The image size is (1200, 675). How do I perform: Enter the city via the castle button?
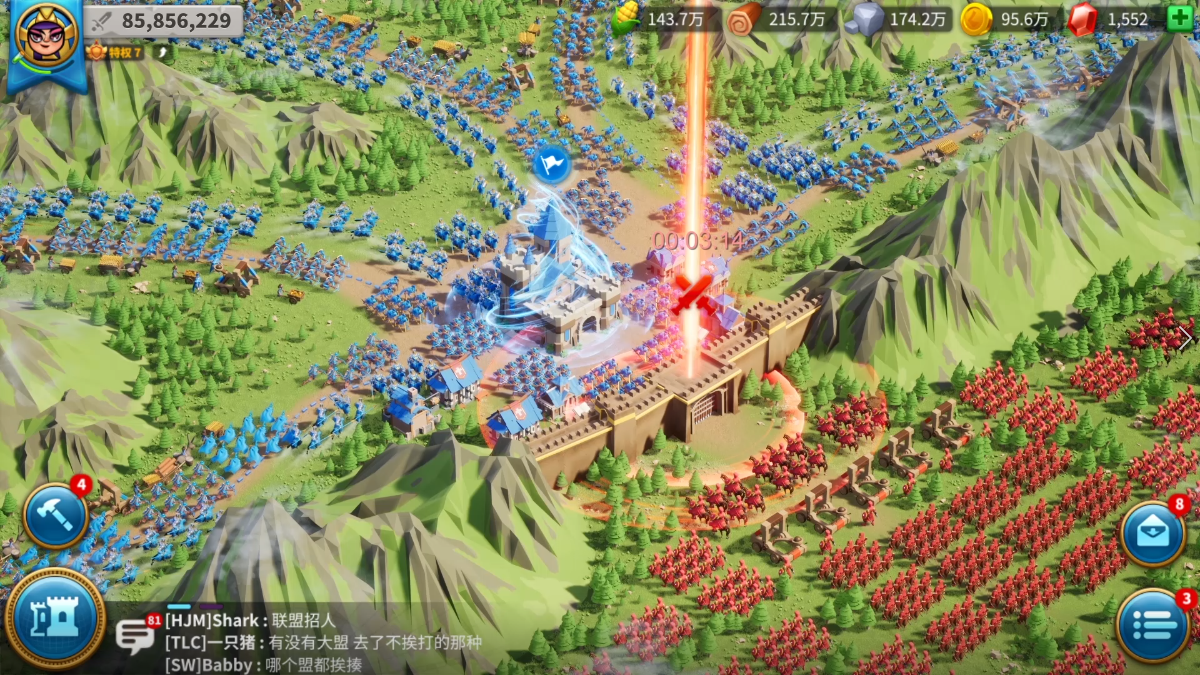(x=55, y=618)
